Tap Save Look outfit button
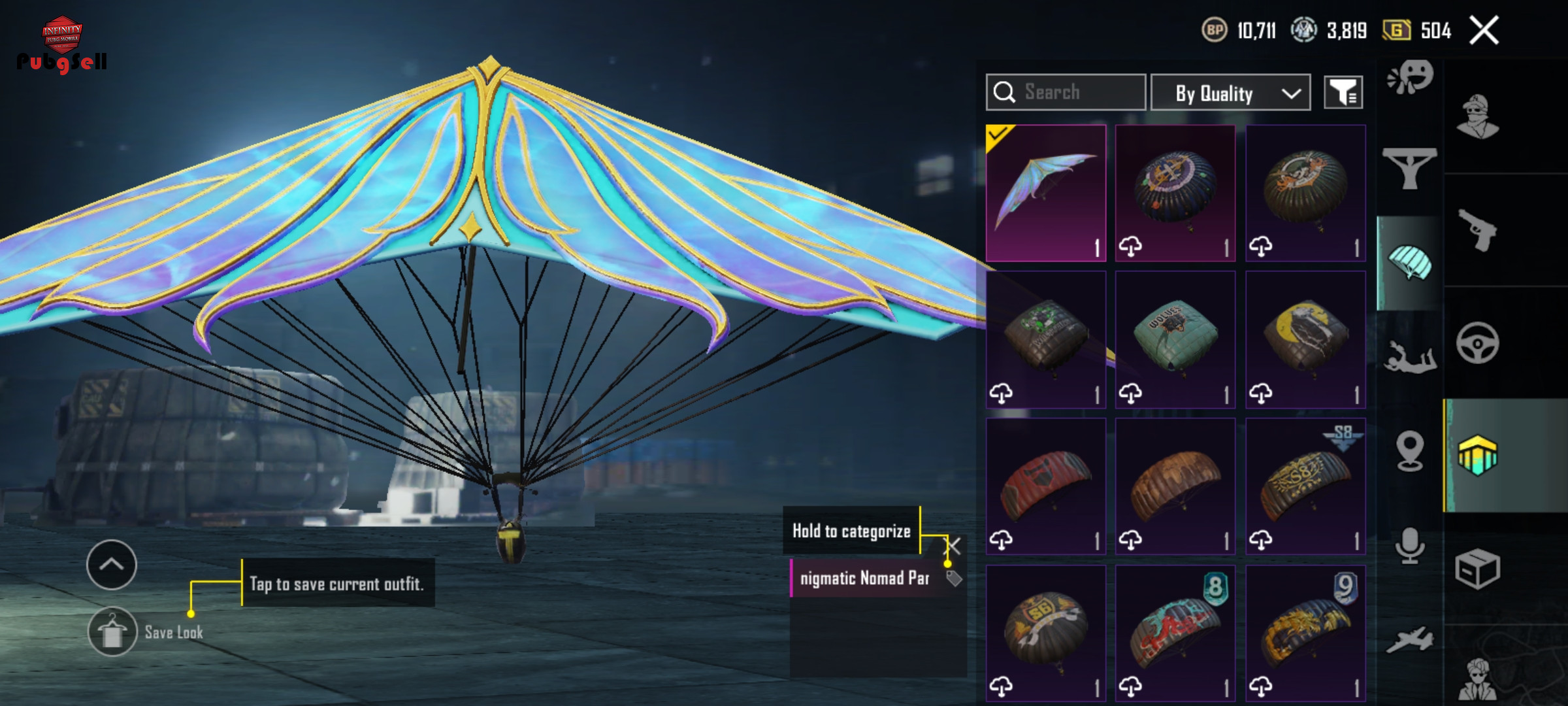This screenshot has width=1568, height=706. pos(112,631)
